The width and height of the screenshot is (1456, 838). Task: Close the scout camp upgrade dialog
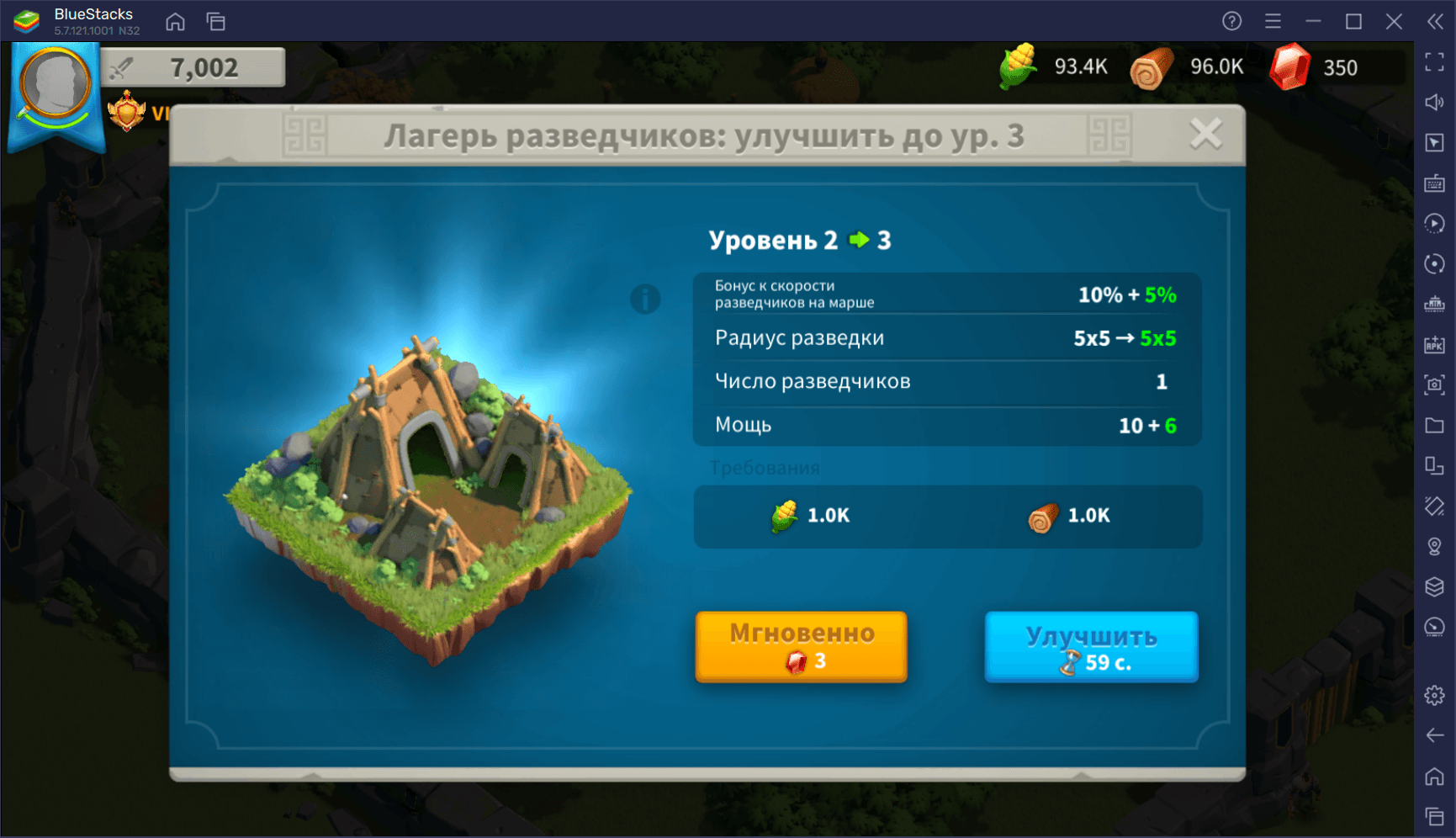(1205, 134)
